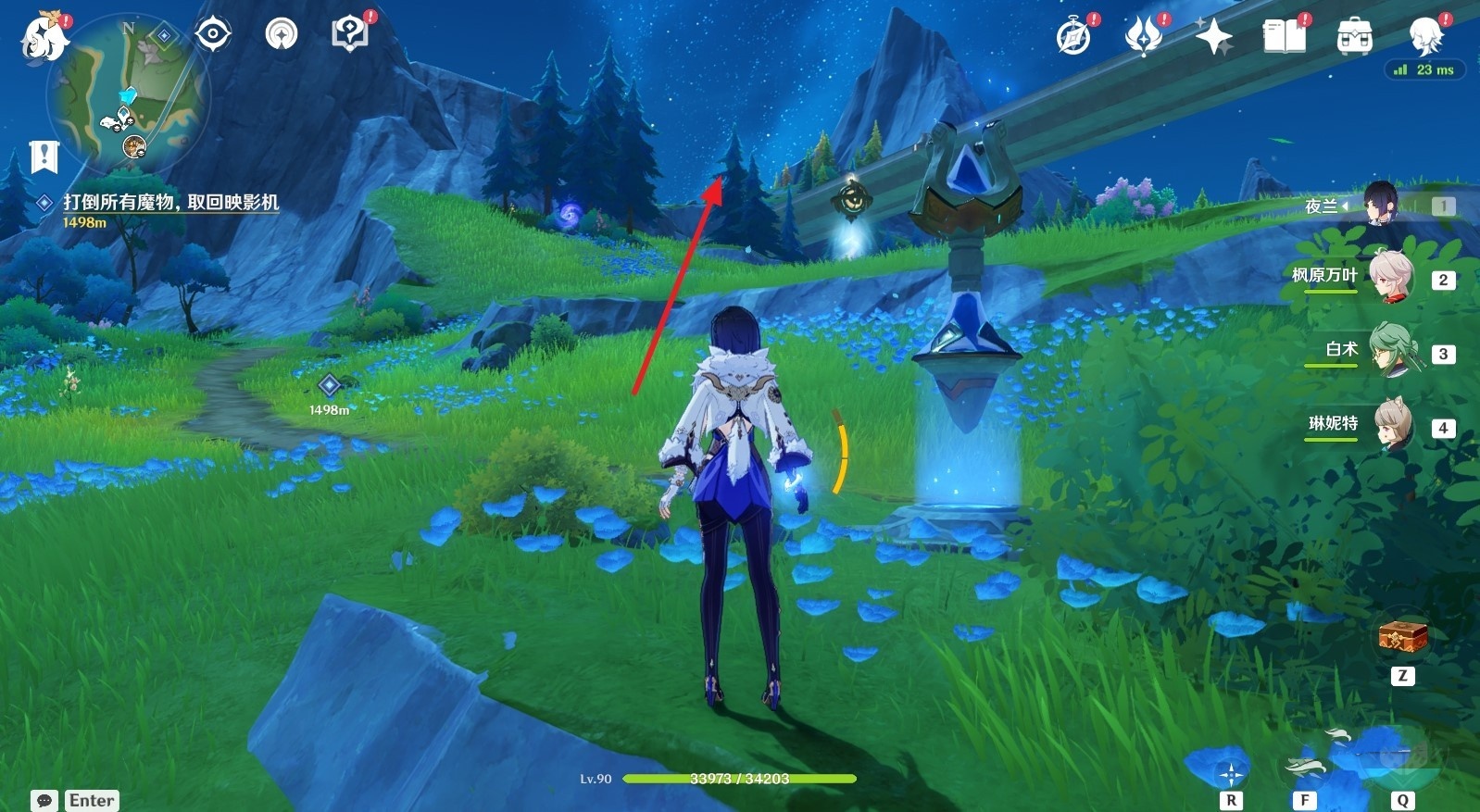
Task: Open the backpack inventory icon
Action: 1354,38
